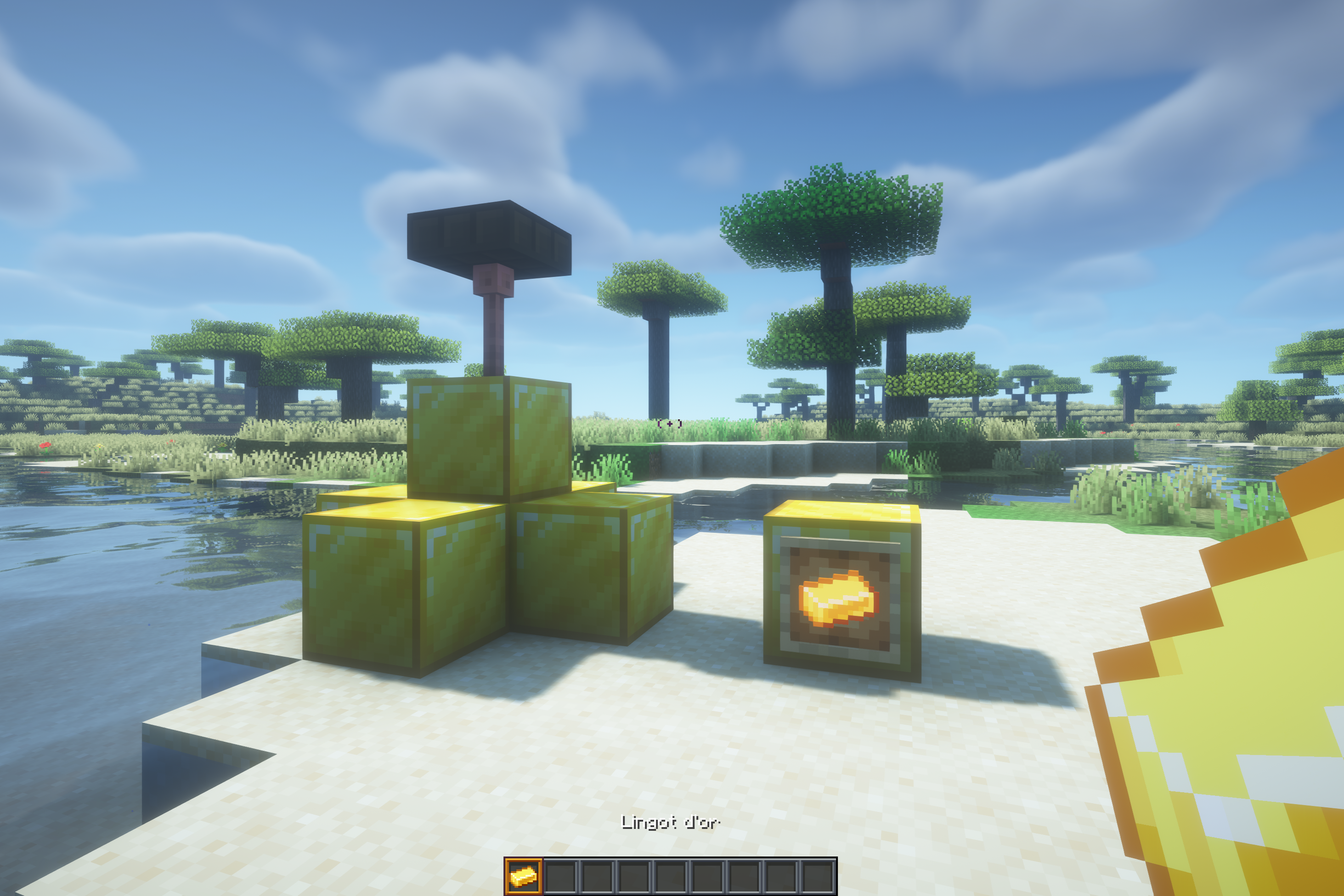Screen dimensions: 1344x896
Task: Select the gold ingot hotbar slot
Action: coord(524,876)
